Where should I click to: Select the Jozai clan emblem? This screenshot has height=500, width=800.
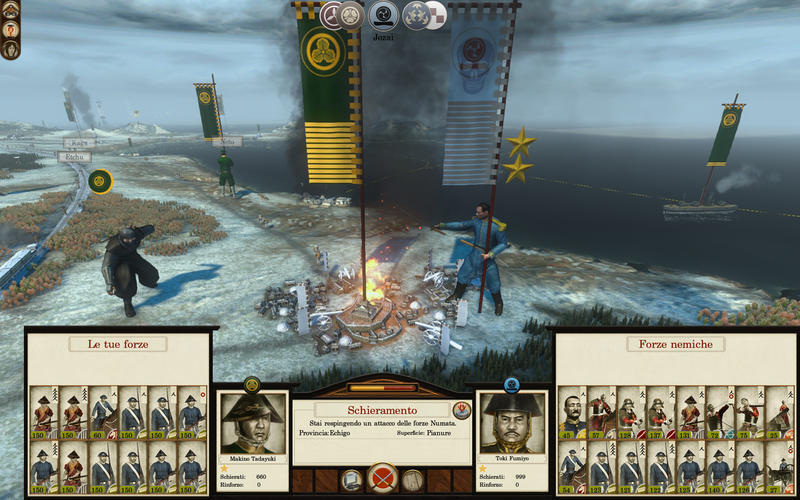tap(383, 14)
